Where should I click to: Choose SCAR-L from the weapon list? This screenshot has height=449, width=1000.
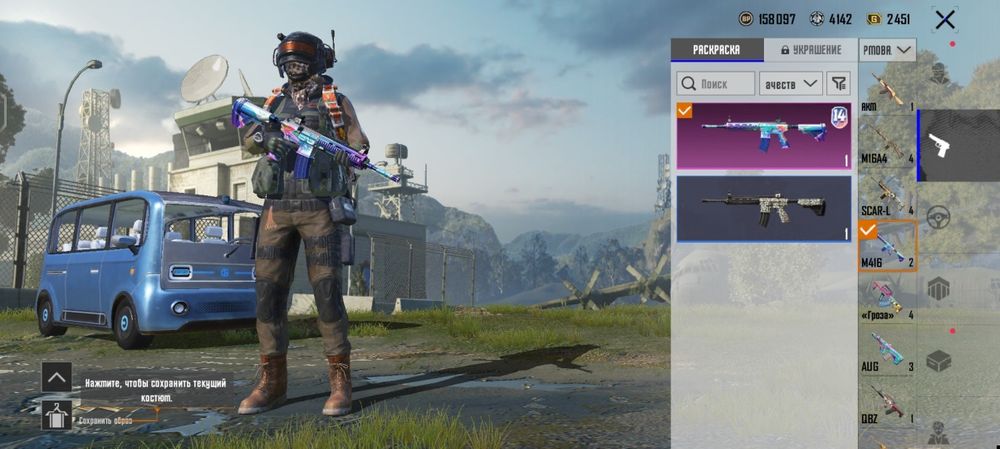tap(887, 195)
